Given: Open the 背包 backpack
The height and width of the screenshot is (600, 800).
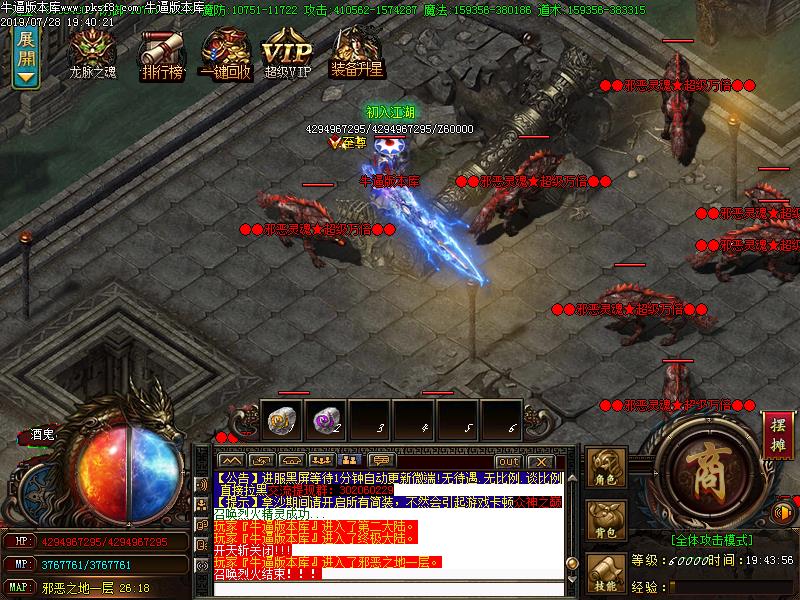Looking at the screenshot, I should coord(607,522).
